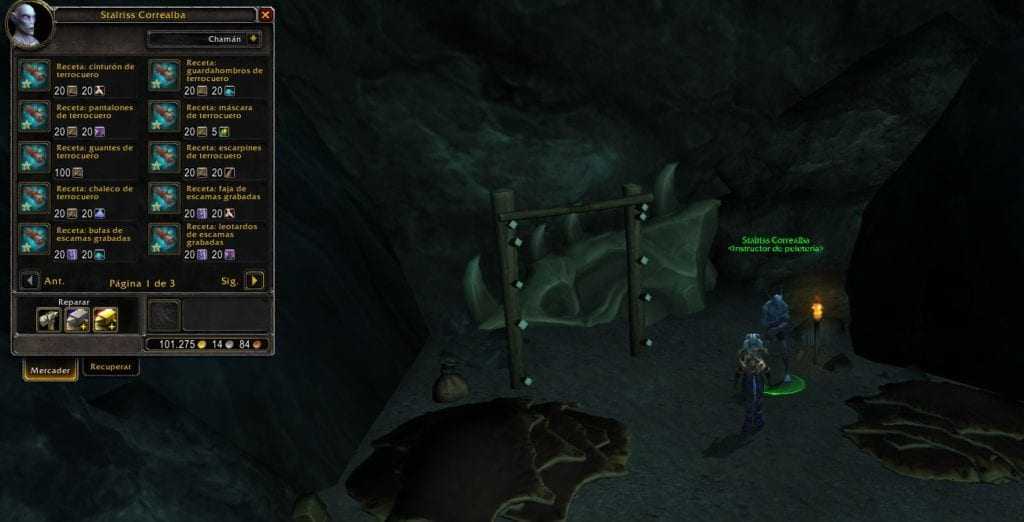This screenshot has width=1024, height=522.
Task: Click the buyback item slot beside repair
Action: (163, 315)
